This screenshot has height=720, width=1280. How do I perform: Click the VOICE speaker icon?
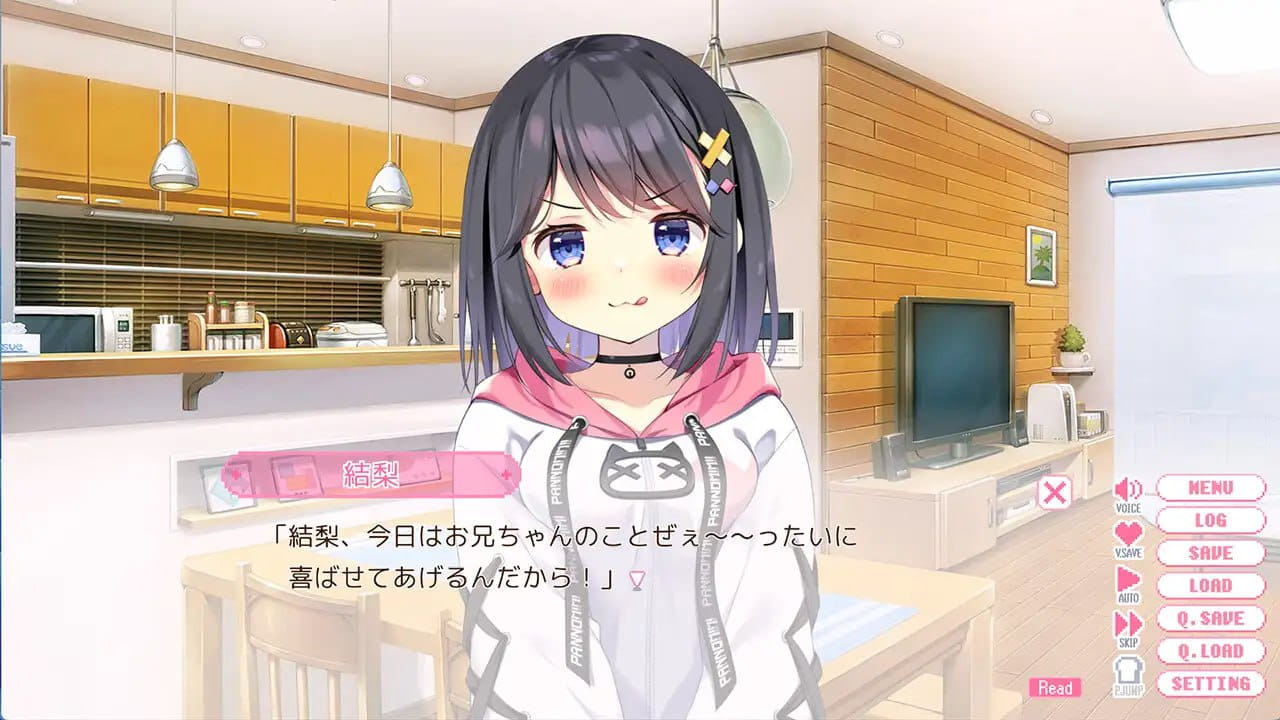1128,489
